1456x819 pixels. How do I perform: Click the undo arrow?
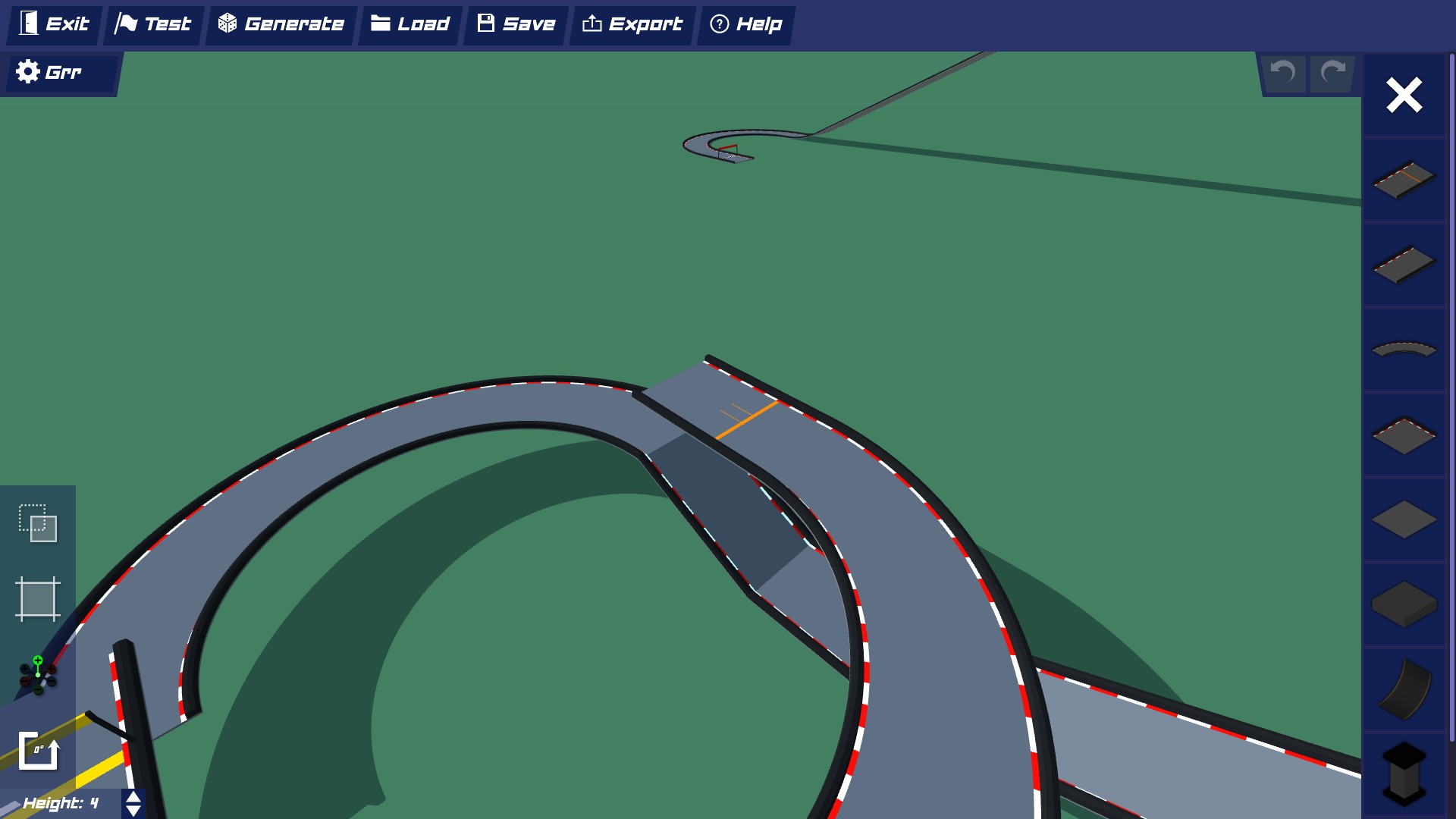pyautogui.click(x=1282, y=73)
